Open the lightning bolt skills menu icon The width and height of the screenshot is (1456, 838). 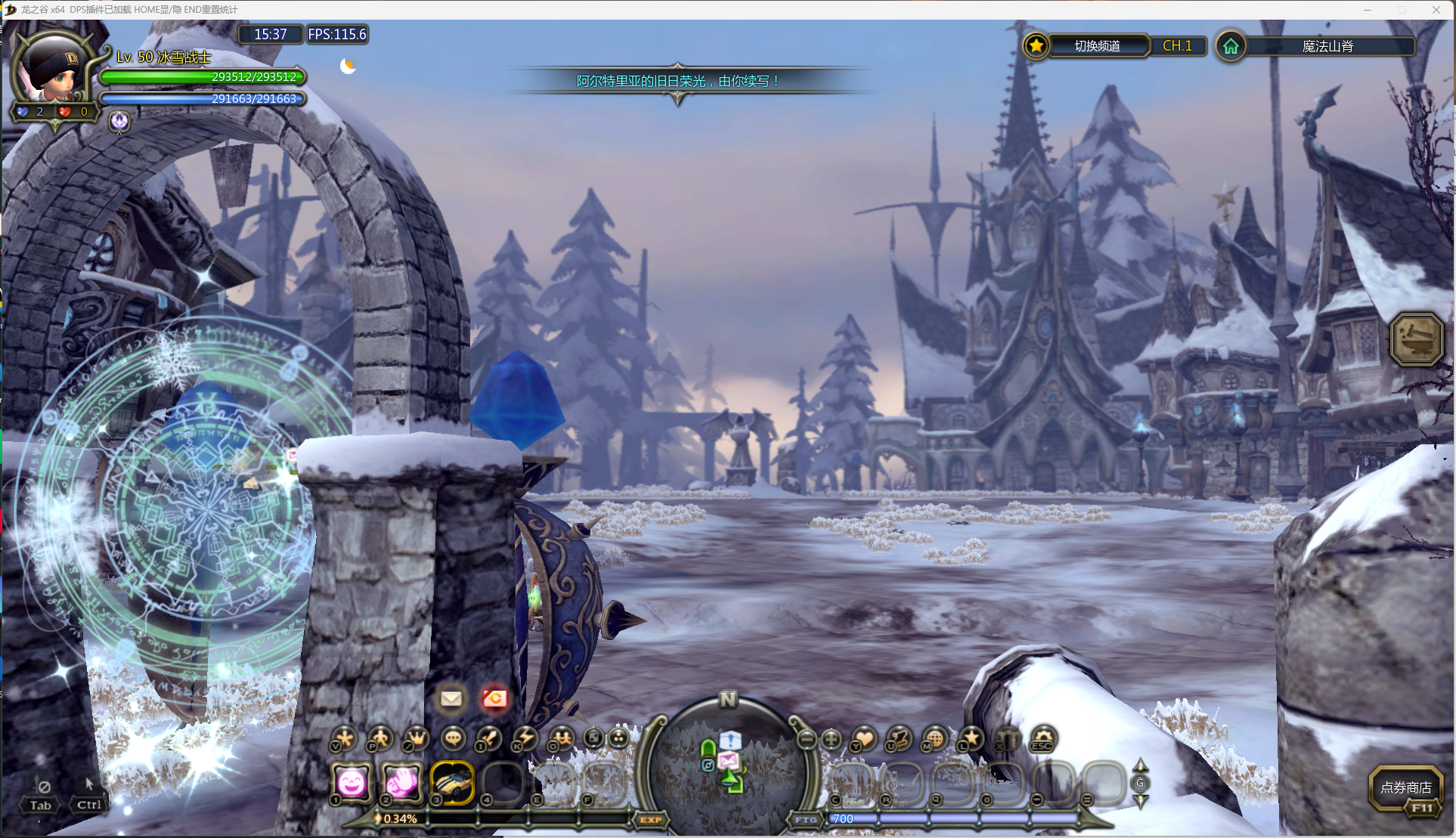coord(525,738)
